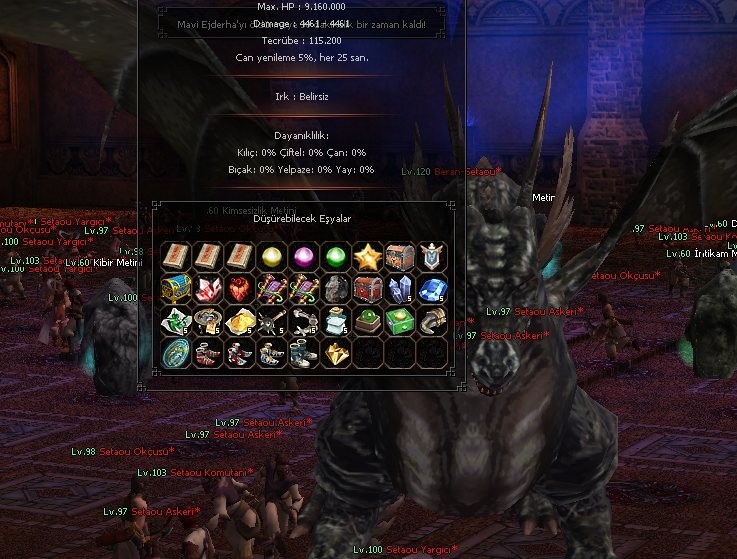The width and height of the screenshot is (737, 559).
Task: Choose the spiked mace item
Action: pos(272,320)
